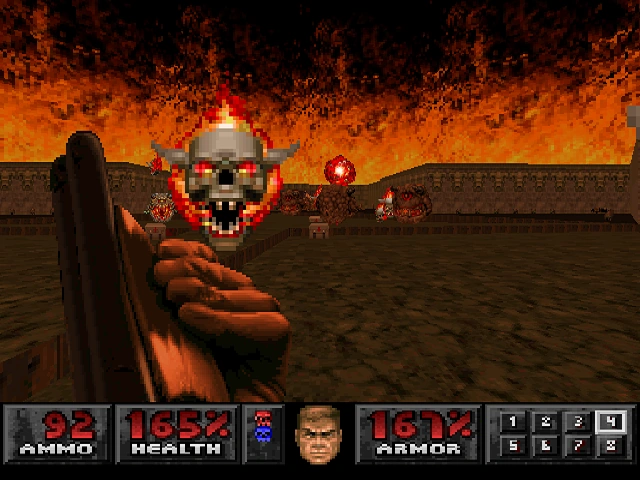Choose weapon slot 3
This screenshot has height=480, width=640.
click(x=577, y=423)
